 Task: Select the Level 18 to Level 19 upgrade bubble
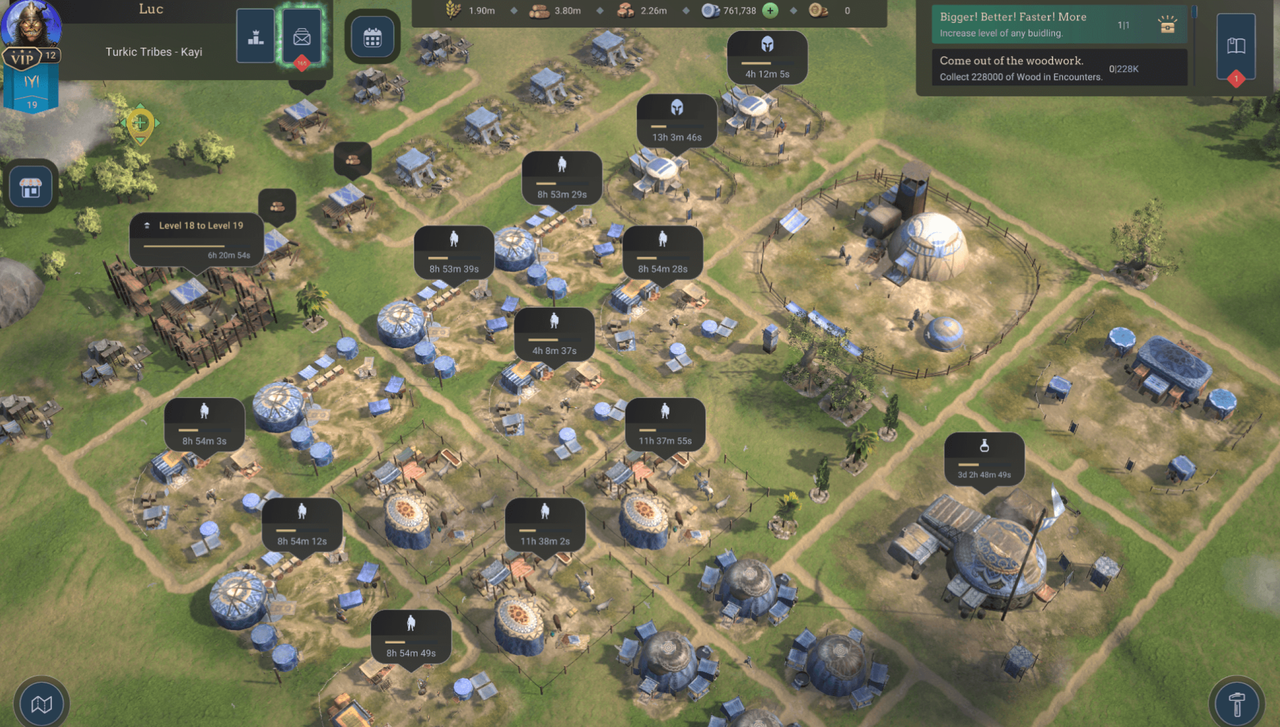pos(197,239)
